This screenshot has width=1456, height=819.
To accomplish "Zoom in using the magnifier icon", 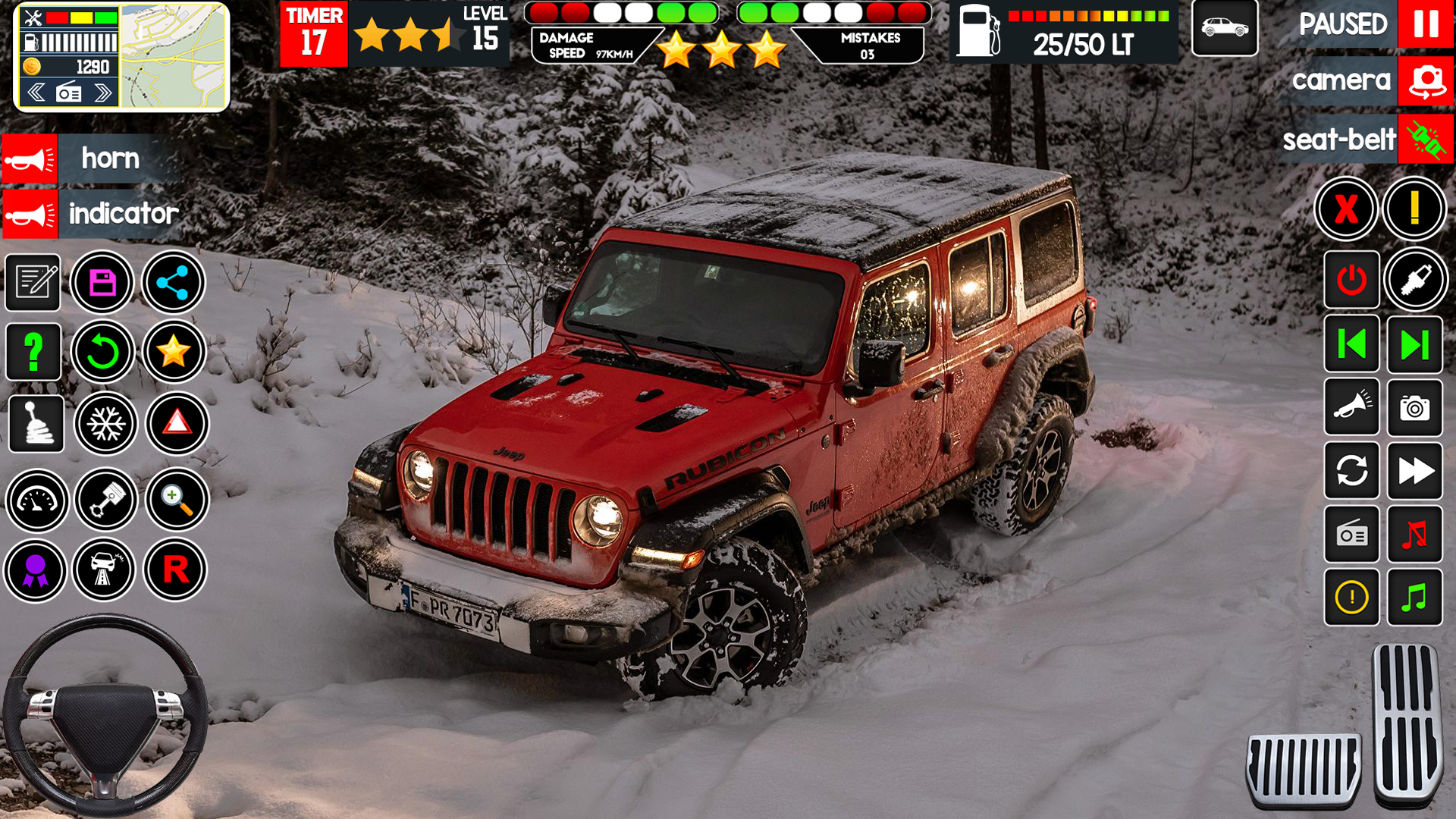I will click(175, 500).
